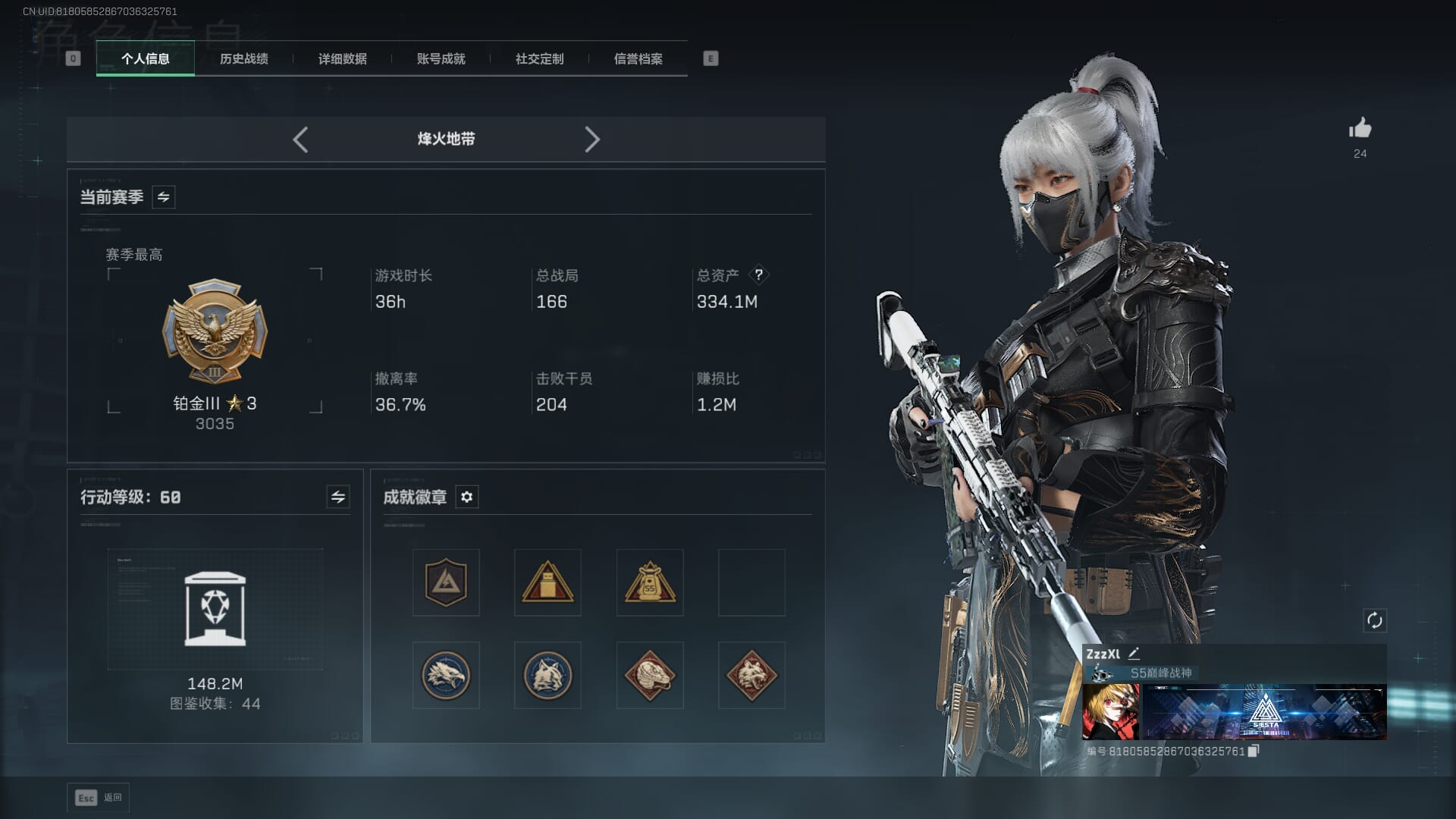This screenshot has height=819, width=1456.
Task: Select the eagle head achievement badge
Action: [x=446, y=675]
